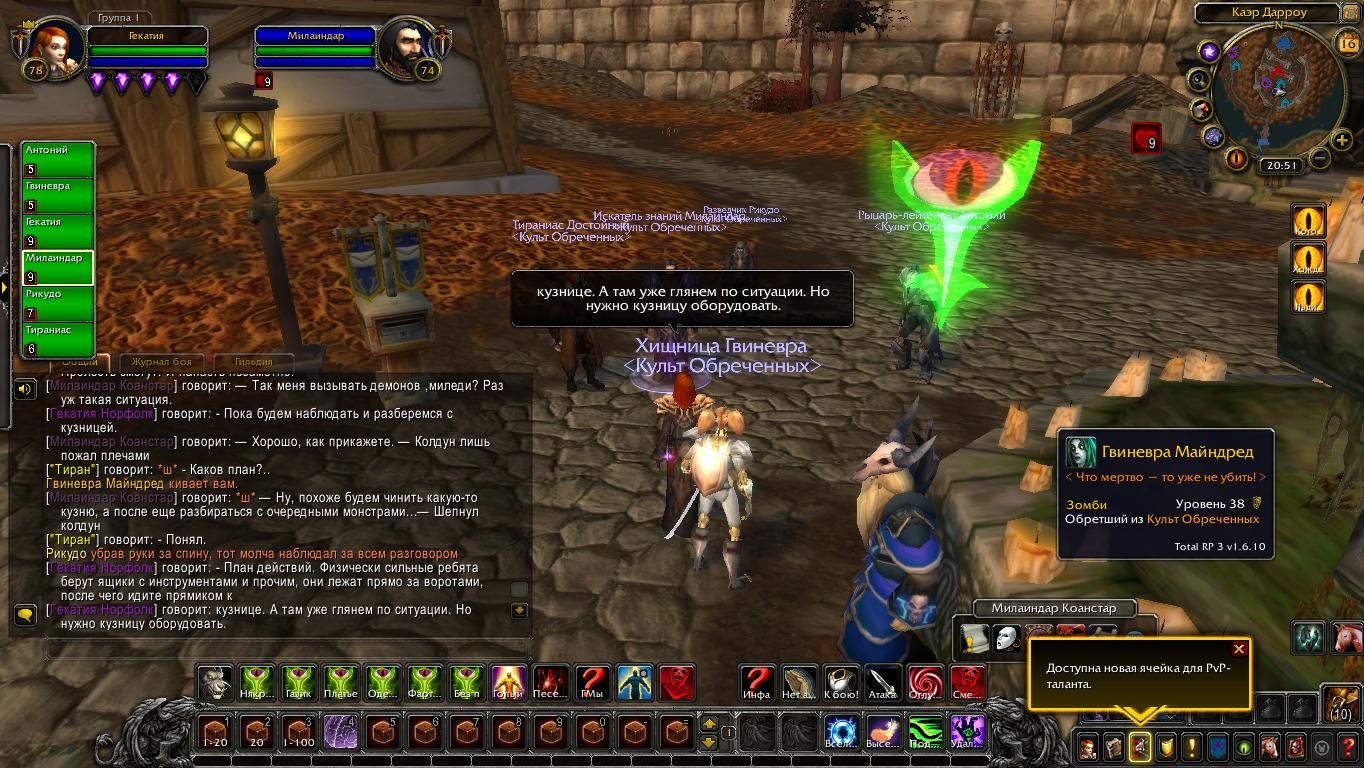Select Тираниас in the group frame

pyautogui.click(x=58, y=340)
